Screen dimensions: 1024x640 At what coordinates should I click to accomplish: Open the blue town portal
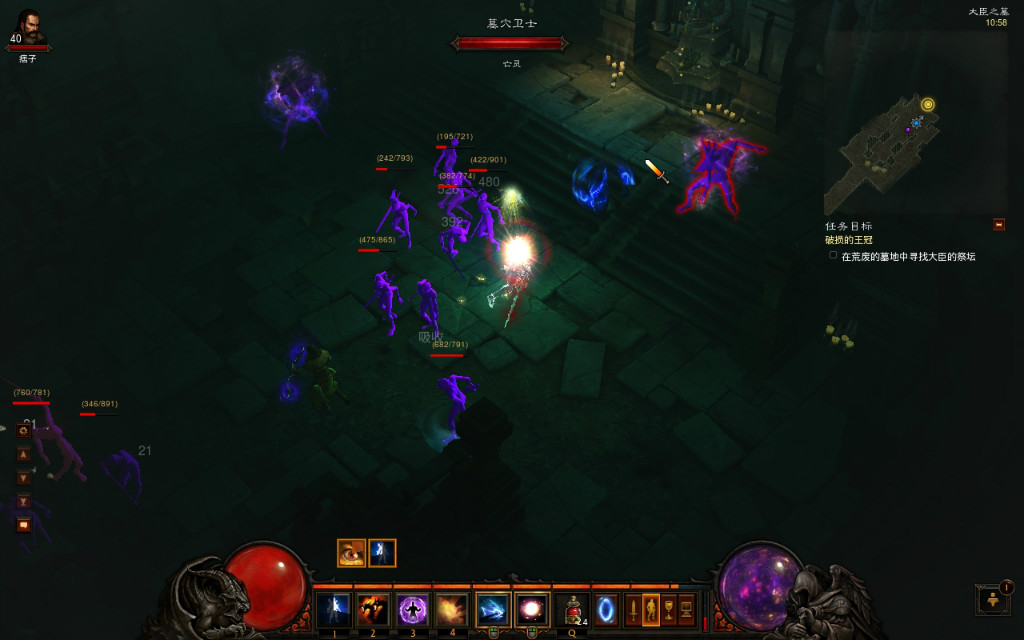606,608
